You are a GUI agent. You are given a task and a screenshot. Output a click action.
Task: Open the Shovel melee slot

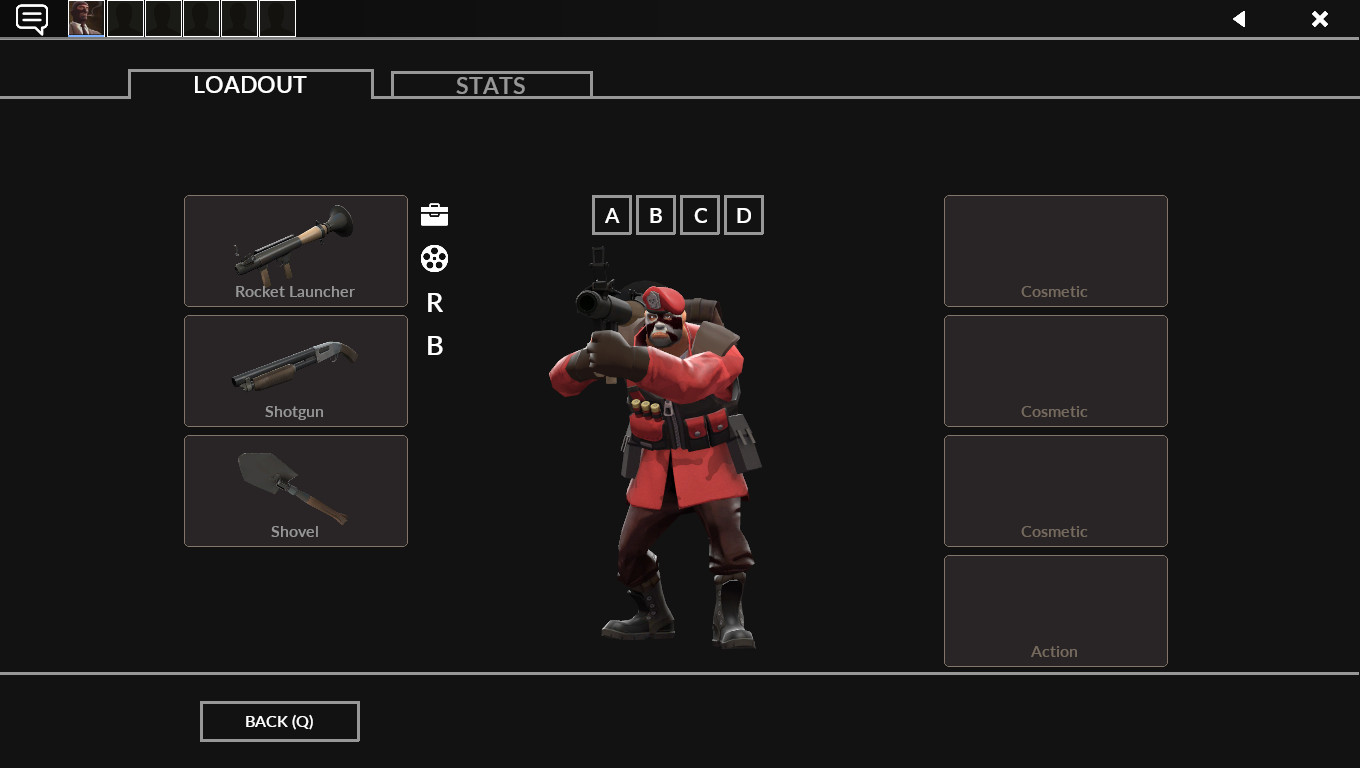[295, 491]
